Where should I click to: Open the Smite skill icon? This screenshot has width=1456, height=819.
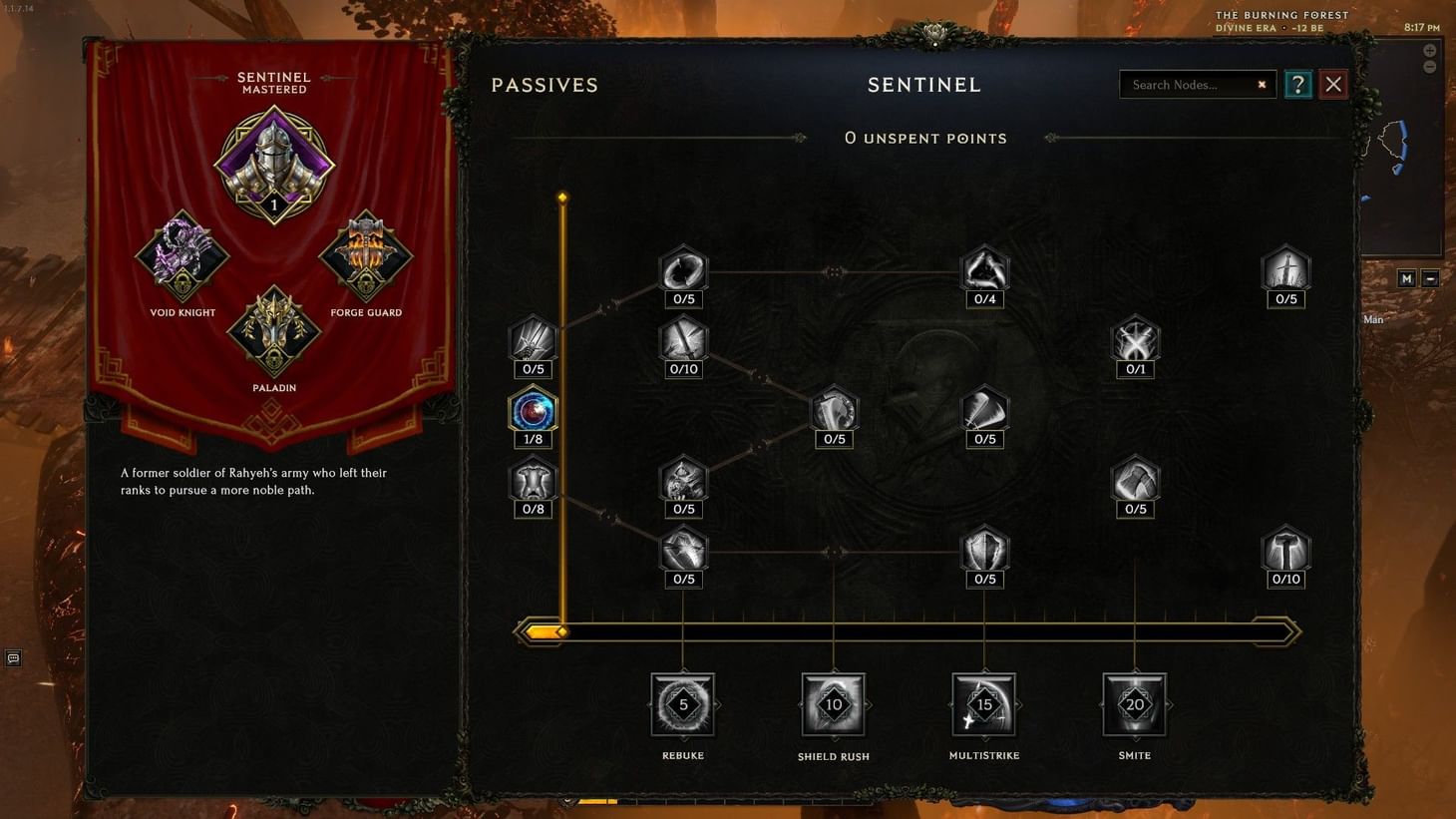(x=1134, y=704)
